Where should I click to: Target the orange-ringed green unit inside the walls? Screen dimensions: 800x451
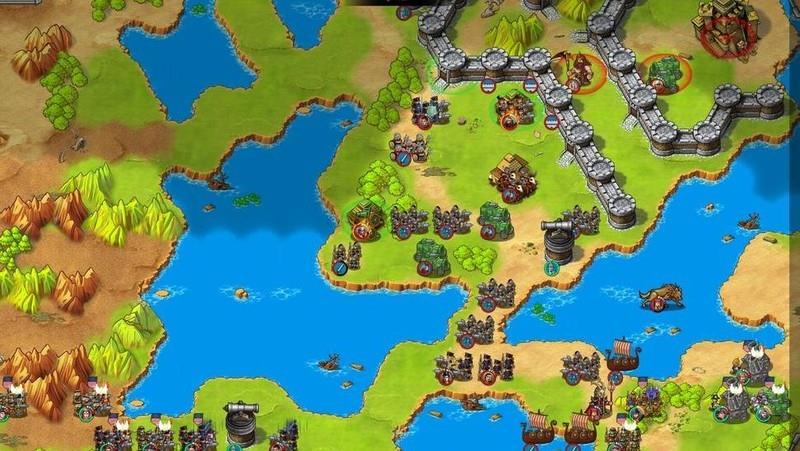pos(661,72)
